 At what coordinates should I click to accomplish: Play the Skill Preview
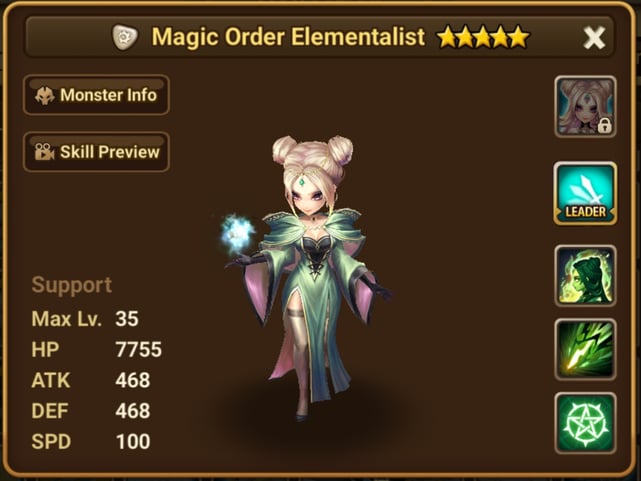(97, 152)
